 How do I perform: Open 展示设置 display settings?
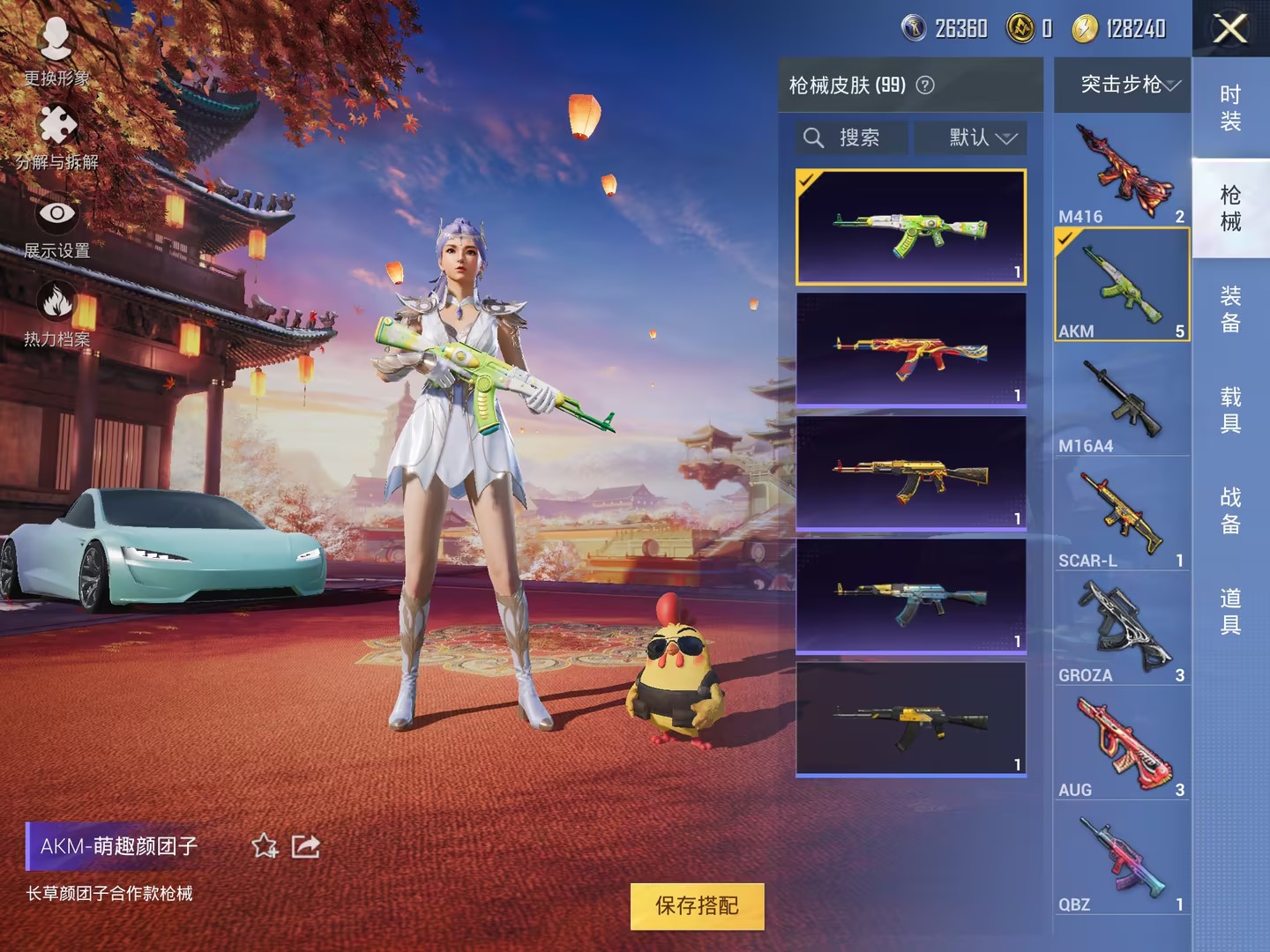pos(57,225)
